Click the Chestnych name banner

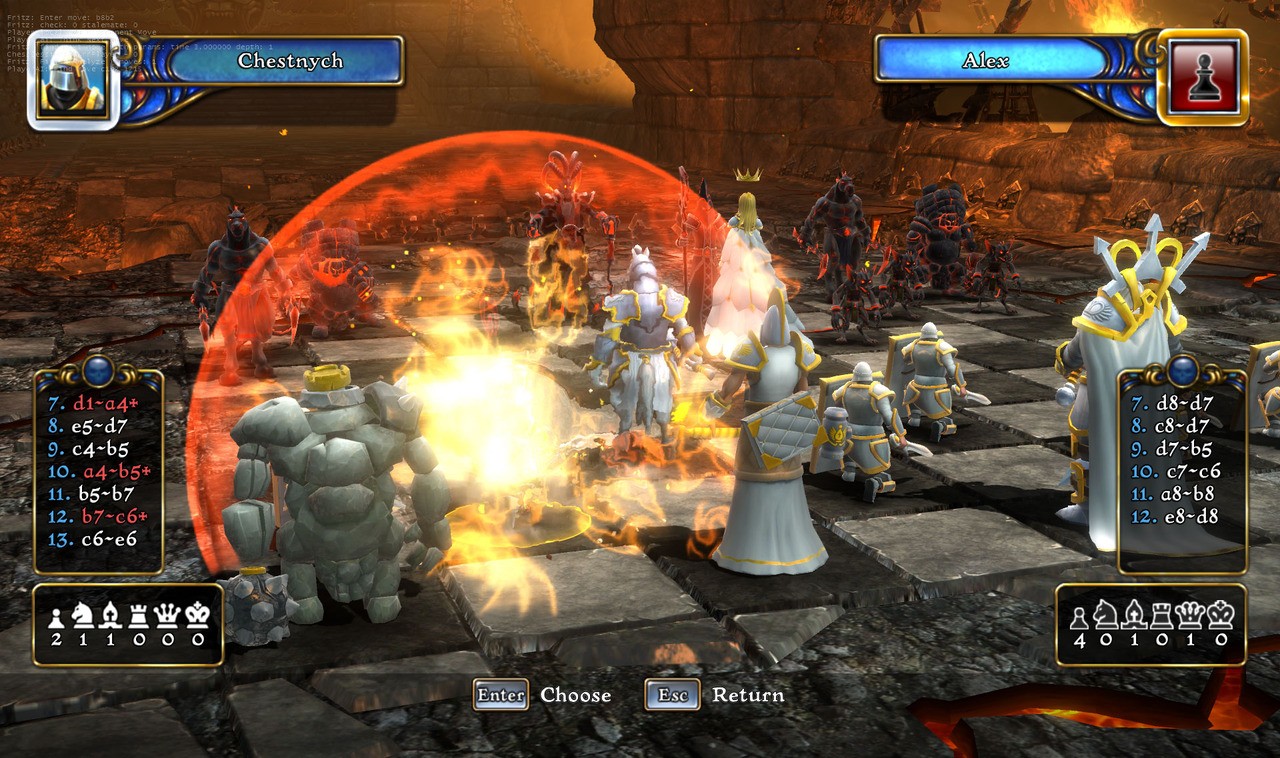pos(289,61)
